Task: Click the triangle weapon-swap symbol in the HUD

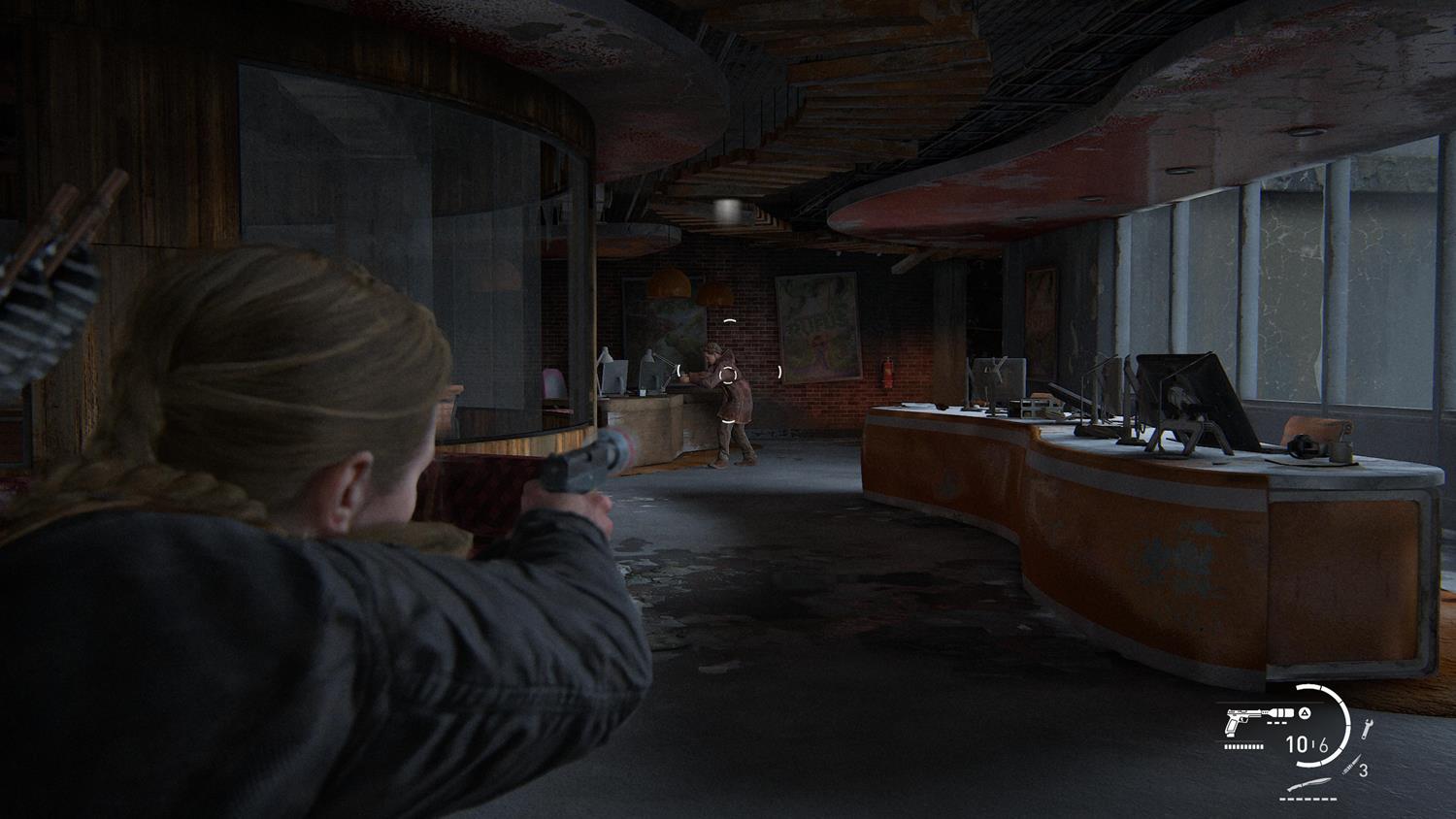Action: pos(1304,713)
